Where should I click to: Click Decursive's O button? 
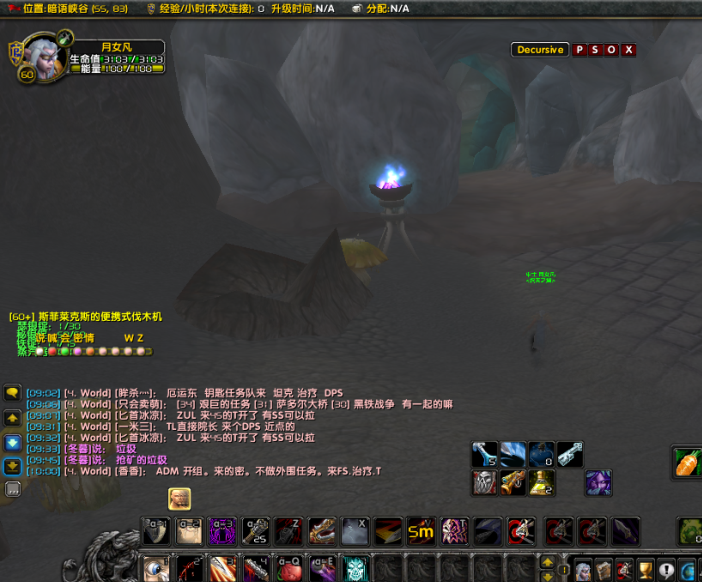click(612, 50)
